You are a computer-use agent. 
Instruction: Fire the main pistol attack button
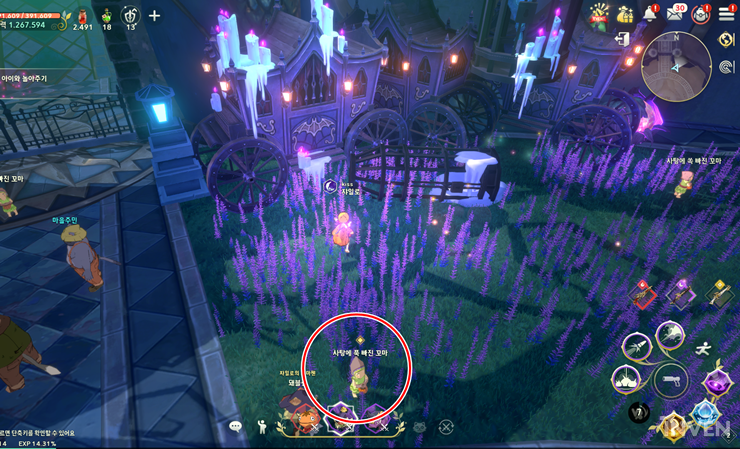(671, 380)
